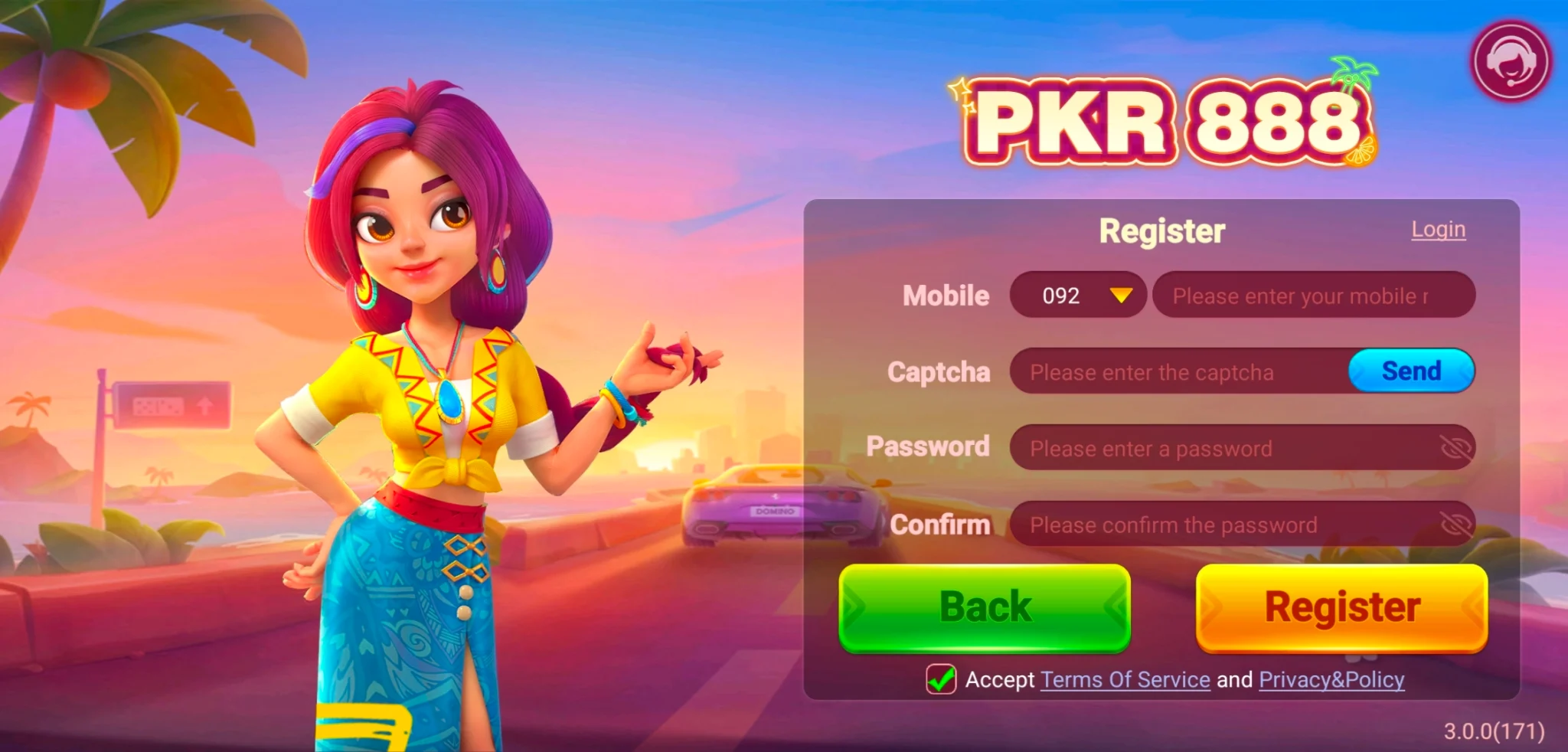Select the password entry field
This screenshot has width=1568, height=752.
1225,448
